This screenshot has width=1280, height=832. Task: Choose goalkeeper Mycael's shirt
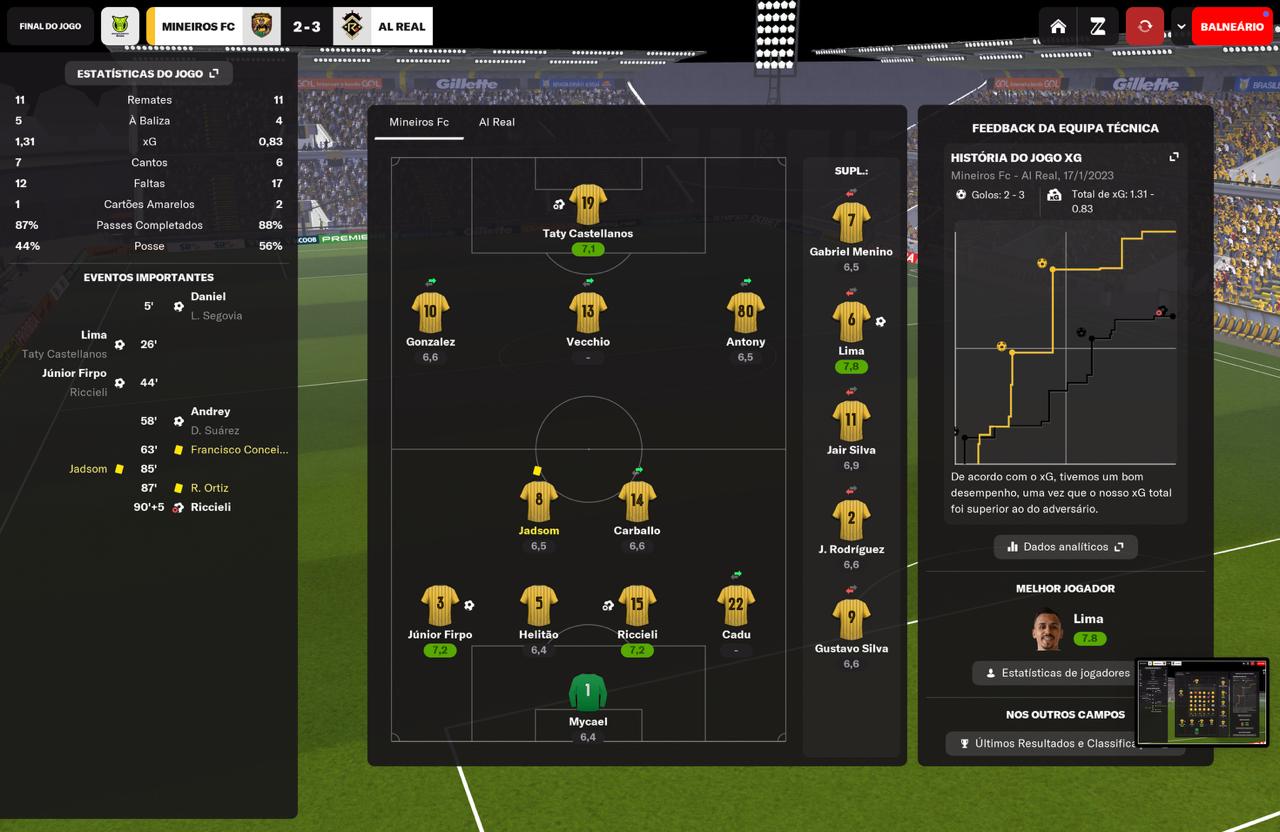point(588,693)
